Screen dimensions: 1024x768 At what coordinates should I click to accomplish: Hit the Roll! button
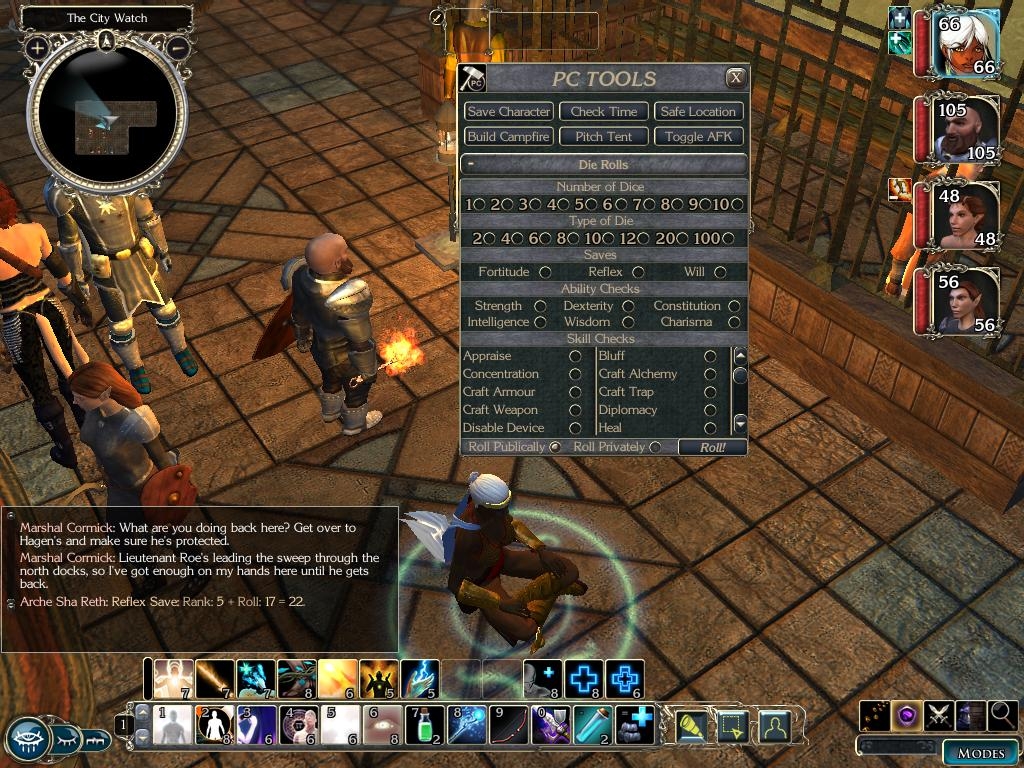pyautogui.click(x=712, y=447)
